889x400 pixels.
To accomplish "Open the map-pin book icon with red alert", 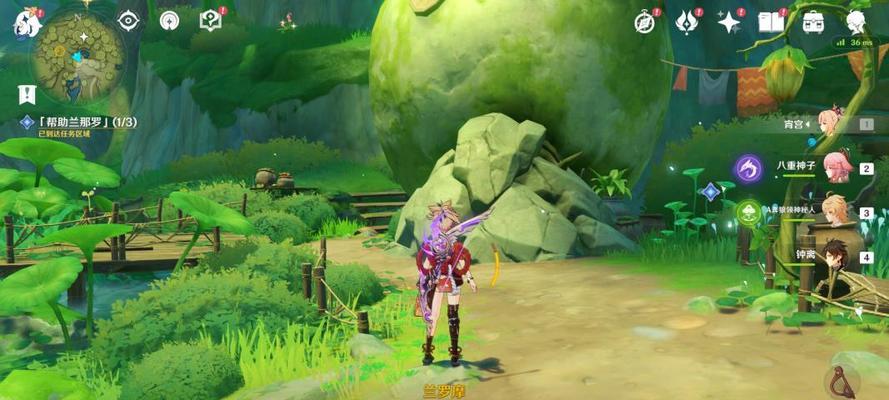I will tap(210, 20).
